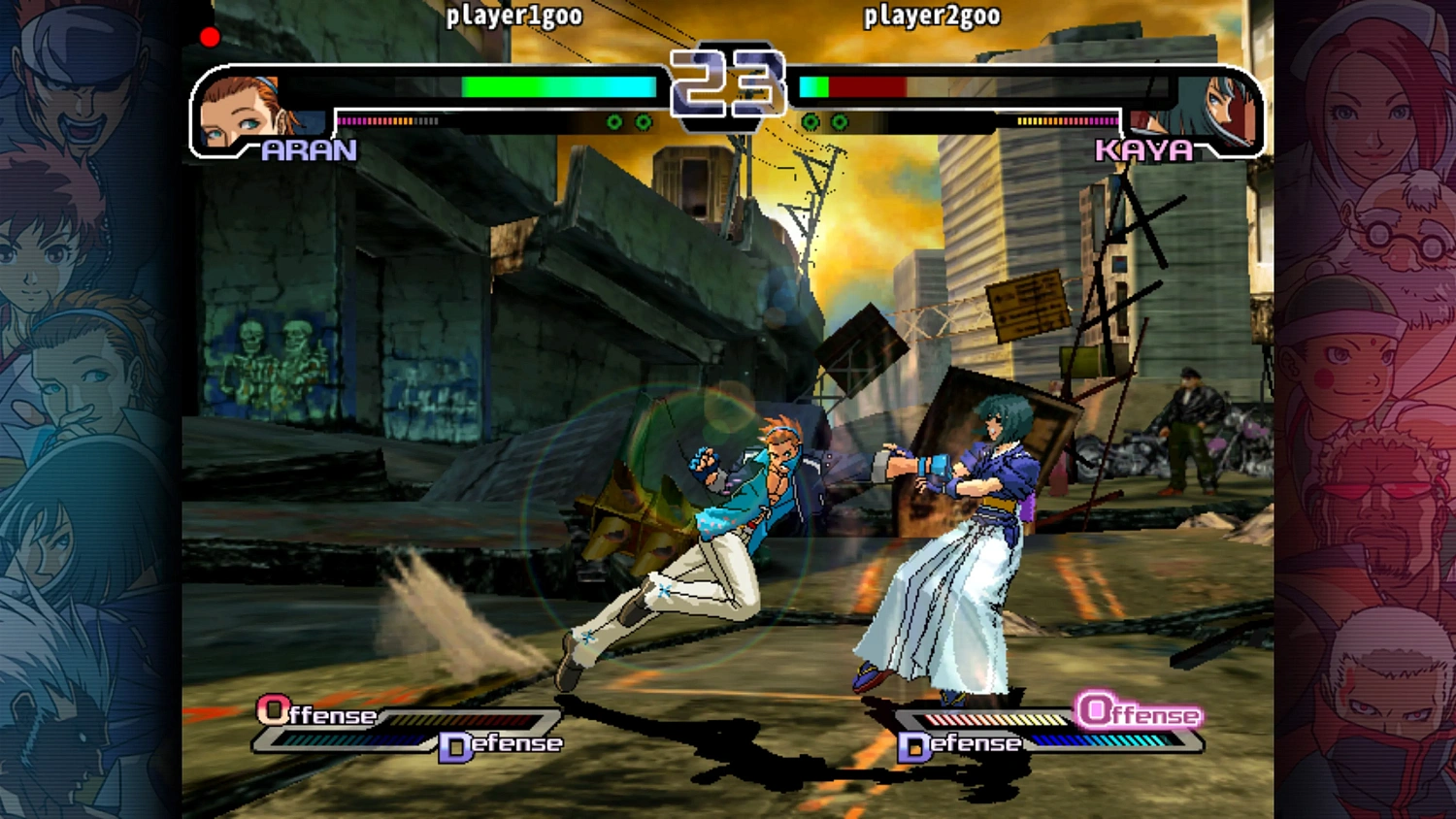Click the left green stock orb near Aran's gauge
This screenshot has height=819, width=1456.
point(614,123)
